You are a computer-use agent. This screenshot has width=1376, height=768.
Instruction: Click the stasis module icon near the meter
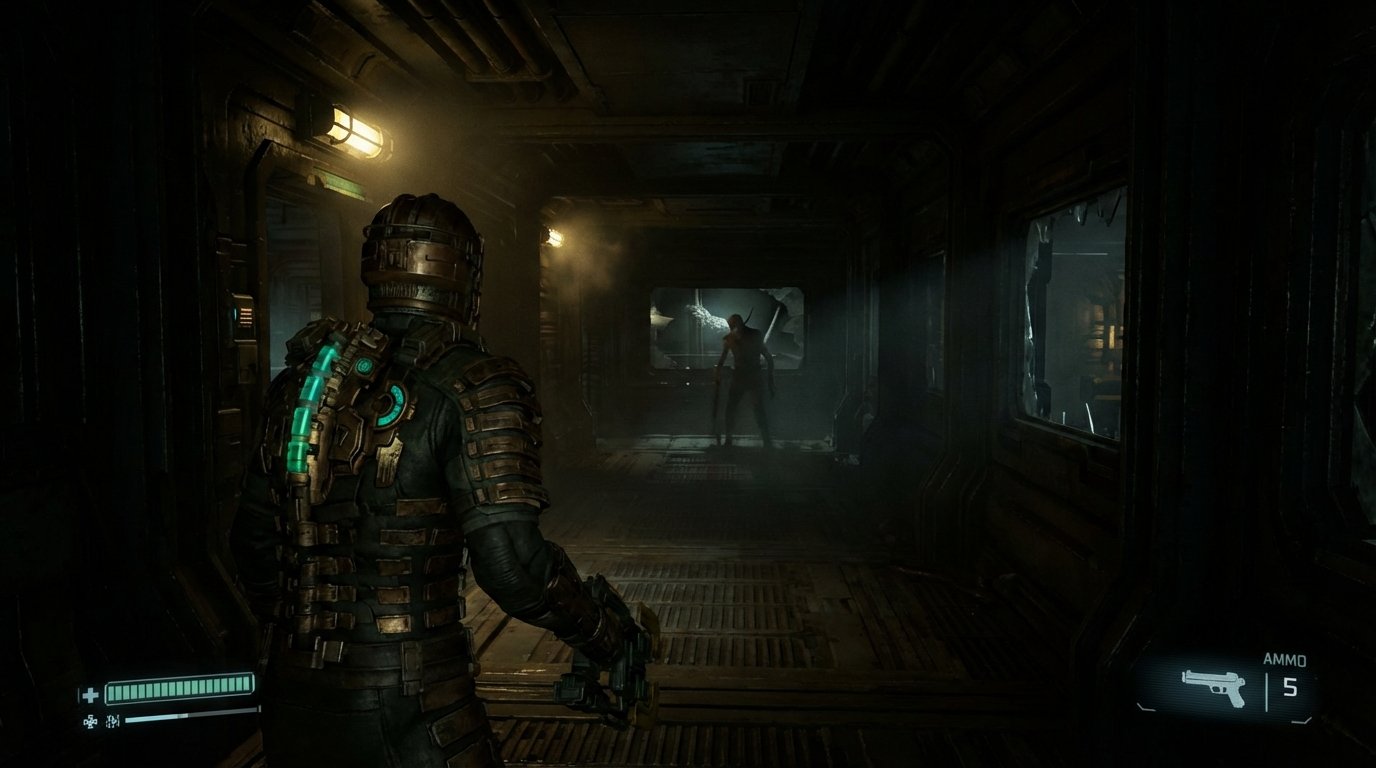112,719
